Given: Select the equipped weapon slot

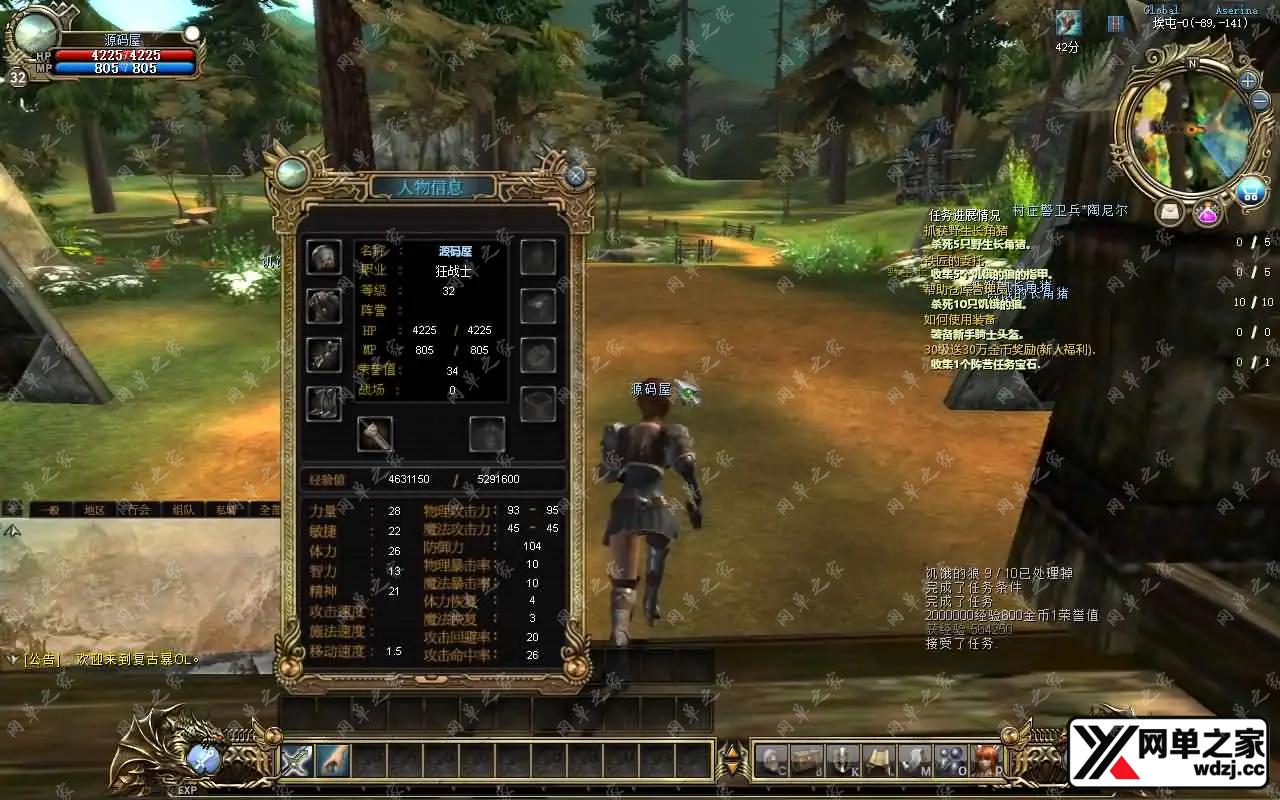Looking at the screenshot, I should [x=375, y=434].
